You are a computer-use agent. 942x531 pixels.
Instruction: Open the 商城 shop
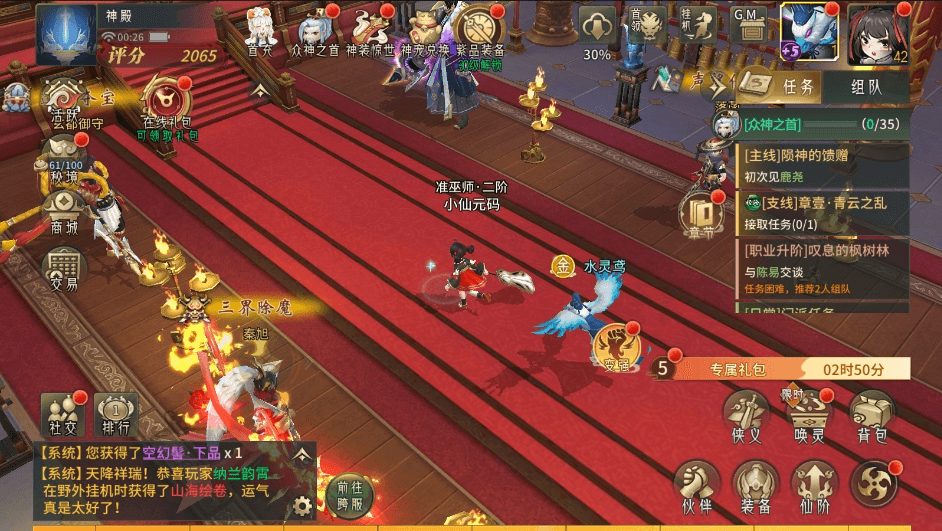click(x=64, y=208)
